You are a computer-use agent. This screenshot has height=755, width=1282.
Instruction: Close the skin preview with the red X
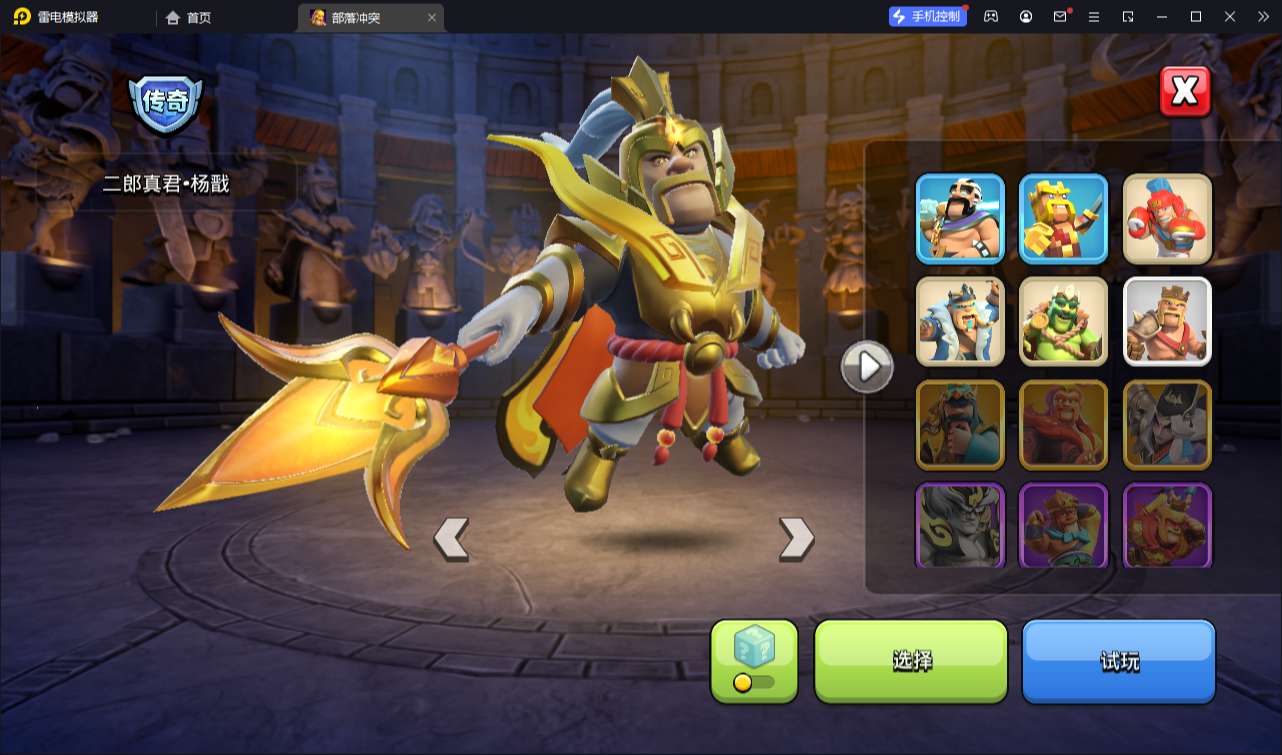tap(1185, 92)
